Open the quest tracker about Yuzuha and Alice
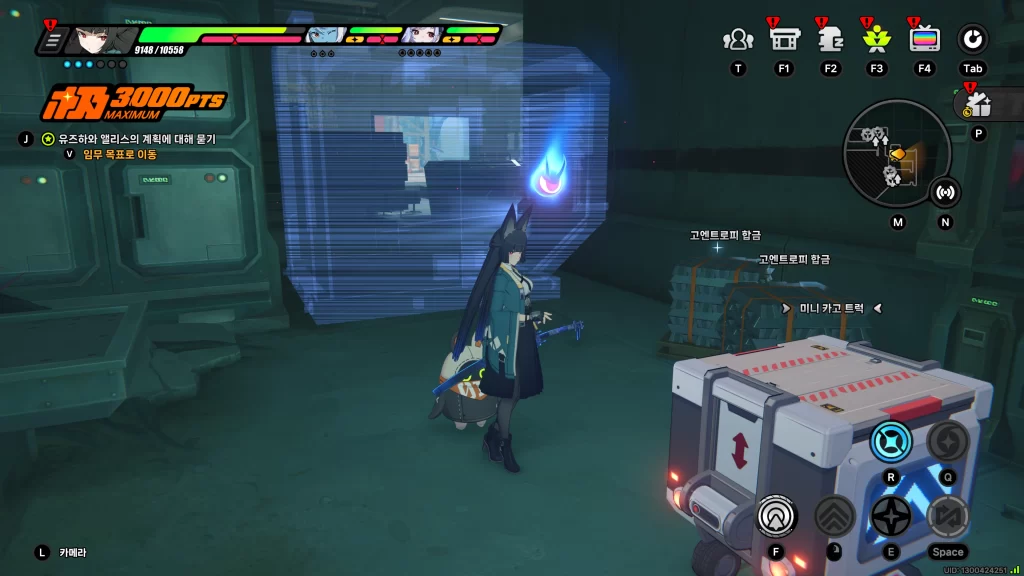 pyautogui.click(x=129, y=139)
